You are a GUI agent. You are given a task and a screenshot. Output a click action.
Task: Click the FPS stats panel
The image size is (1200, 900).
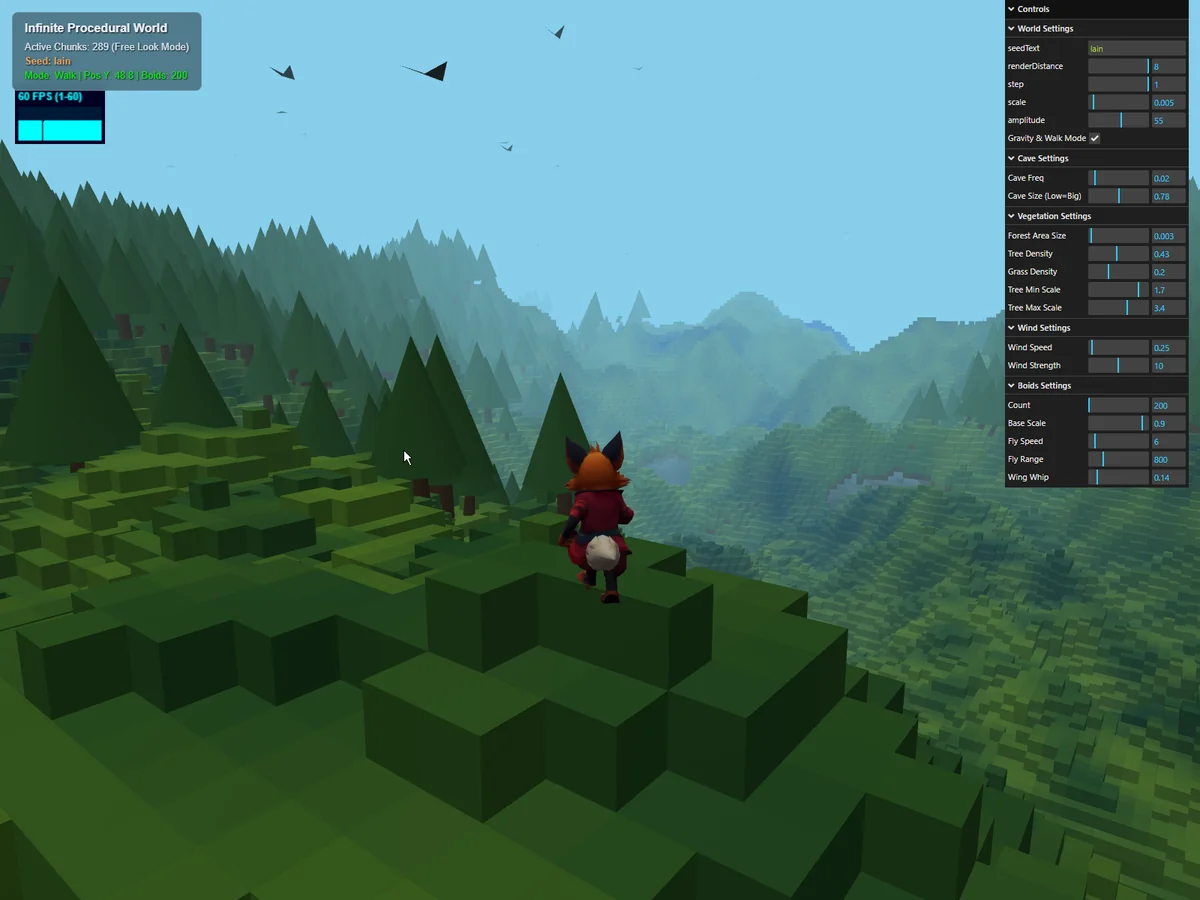[x=60, y=117]
